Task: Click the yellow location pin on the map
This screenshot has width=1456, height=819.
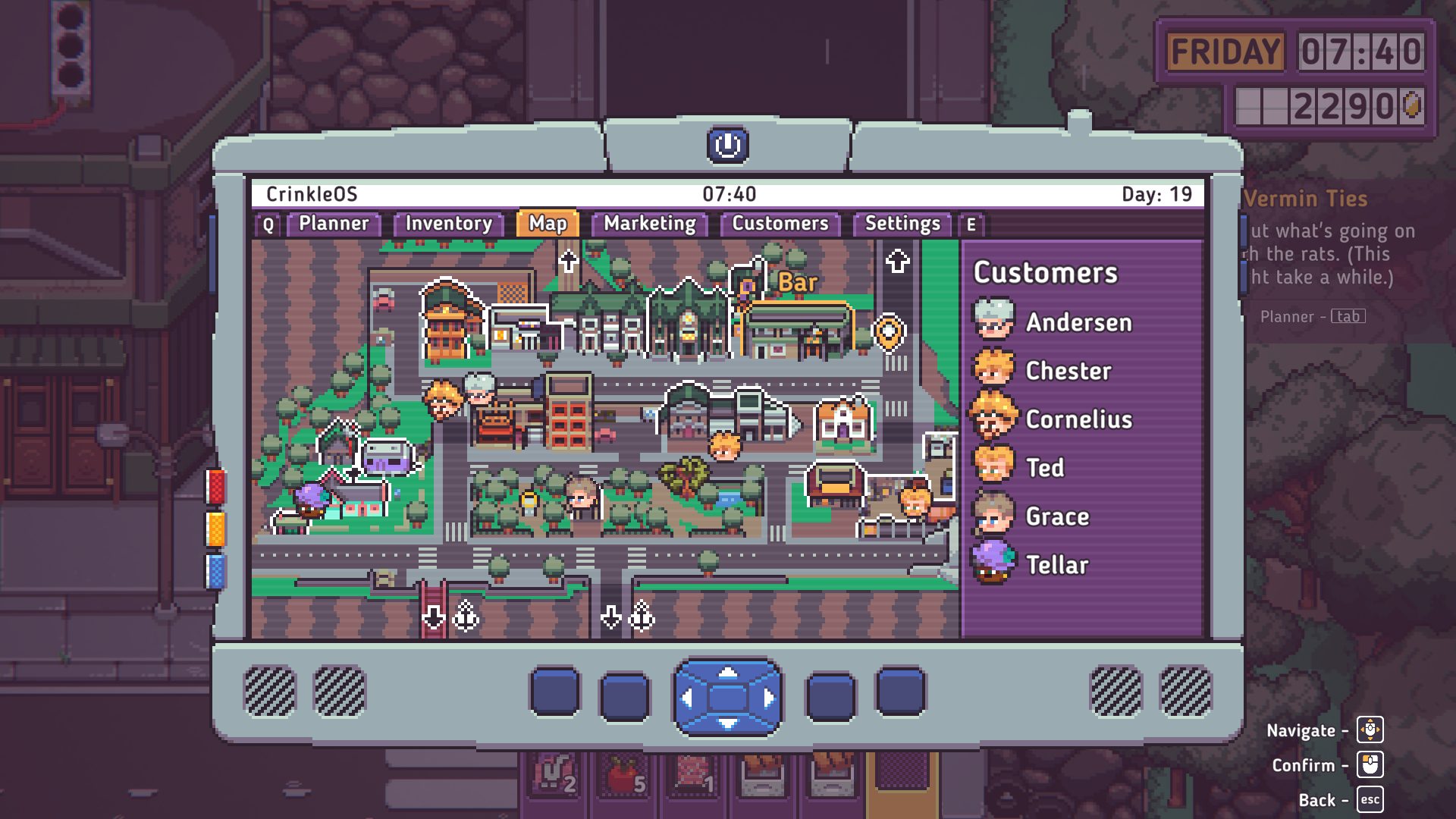Action: click(x=888, y=331)
